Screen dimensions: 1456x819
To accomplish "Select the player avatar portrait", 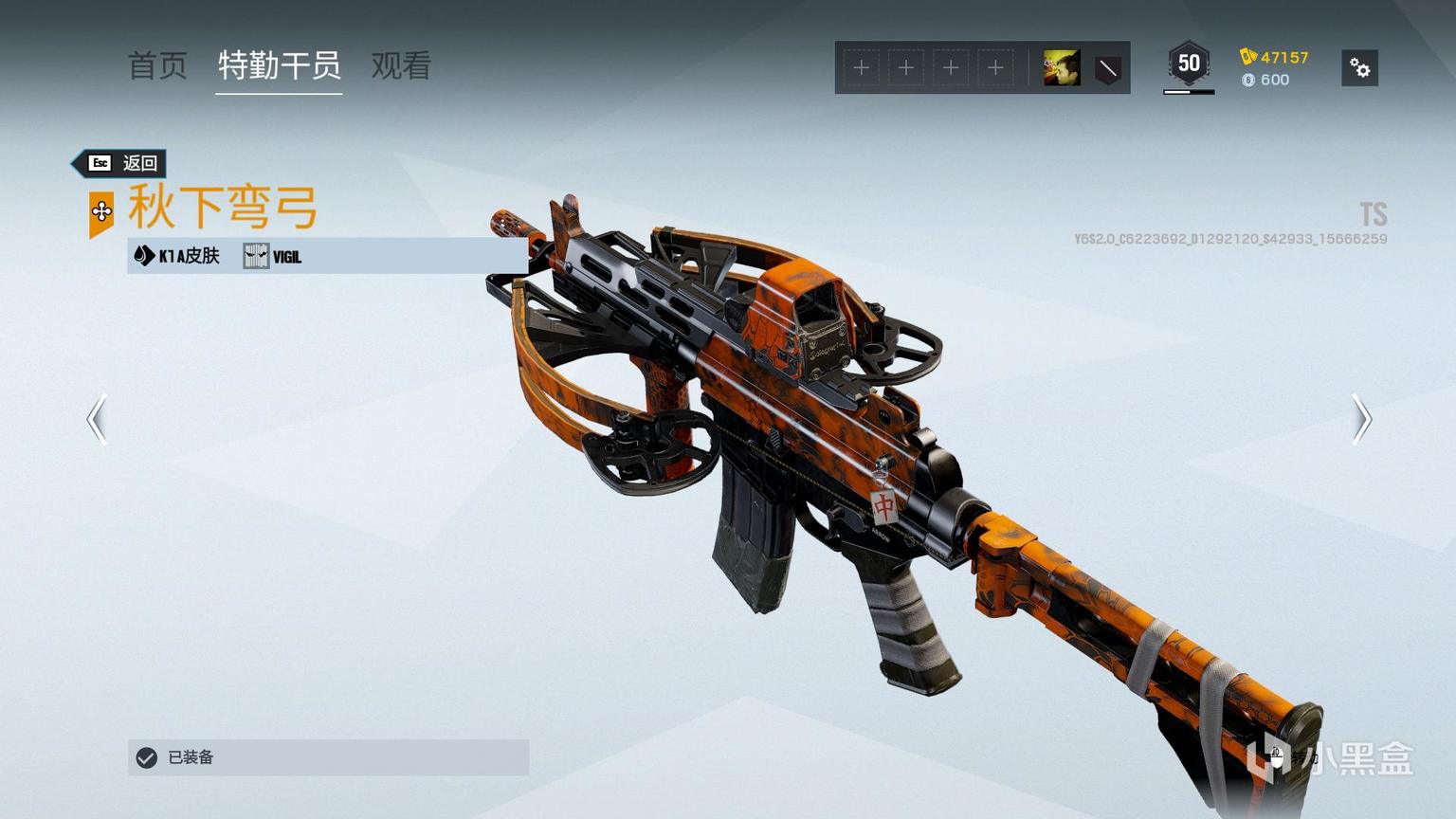I will click(1062, 68).
